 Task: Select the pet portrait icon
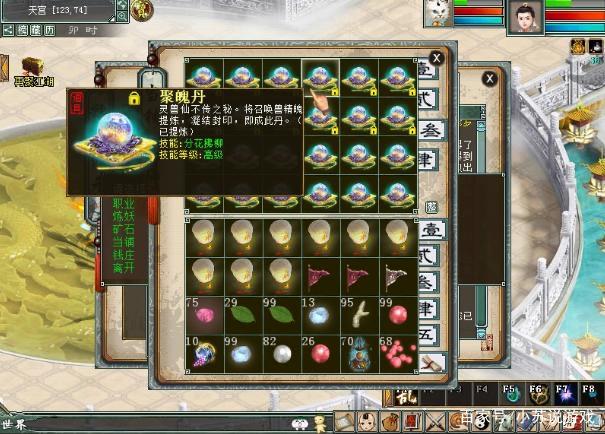(434, 14)
